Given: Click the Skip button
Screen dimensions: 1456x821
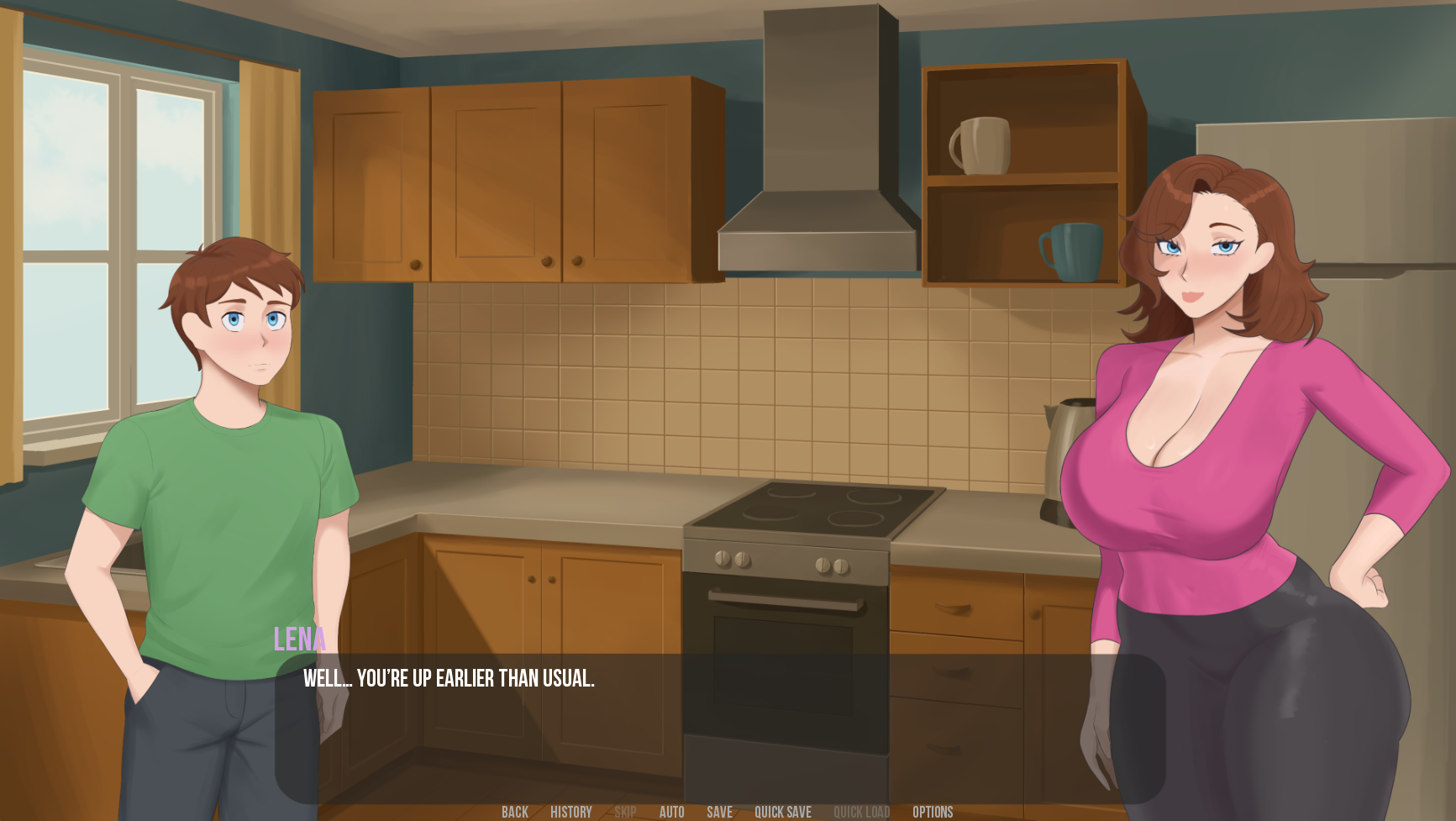Looking at the screenshot, I should pos(625,812).
